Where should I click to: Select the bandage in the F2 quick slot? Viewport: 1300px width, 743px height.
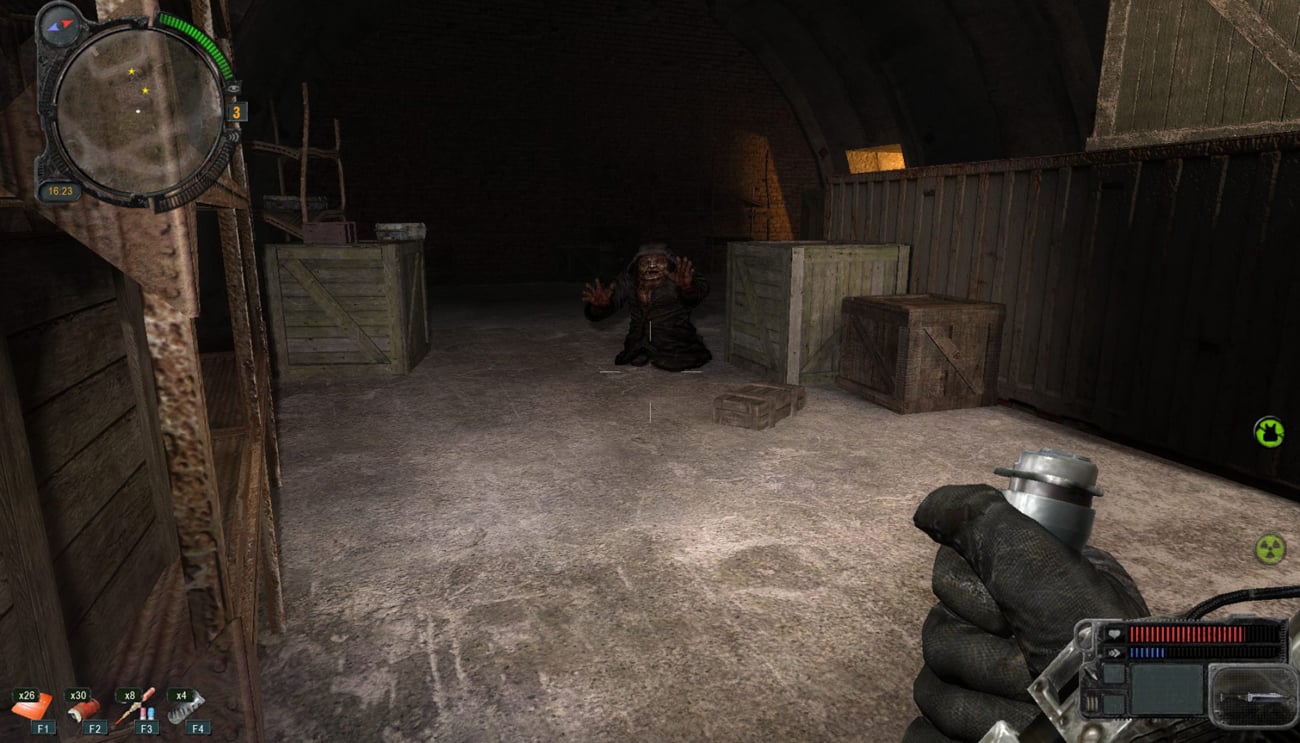pos(86,709)
